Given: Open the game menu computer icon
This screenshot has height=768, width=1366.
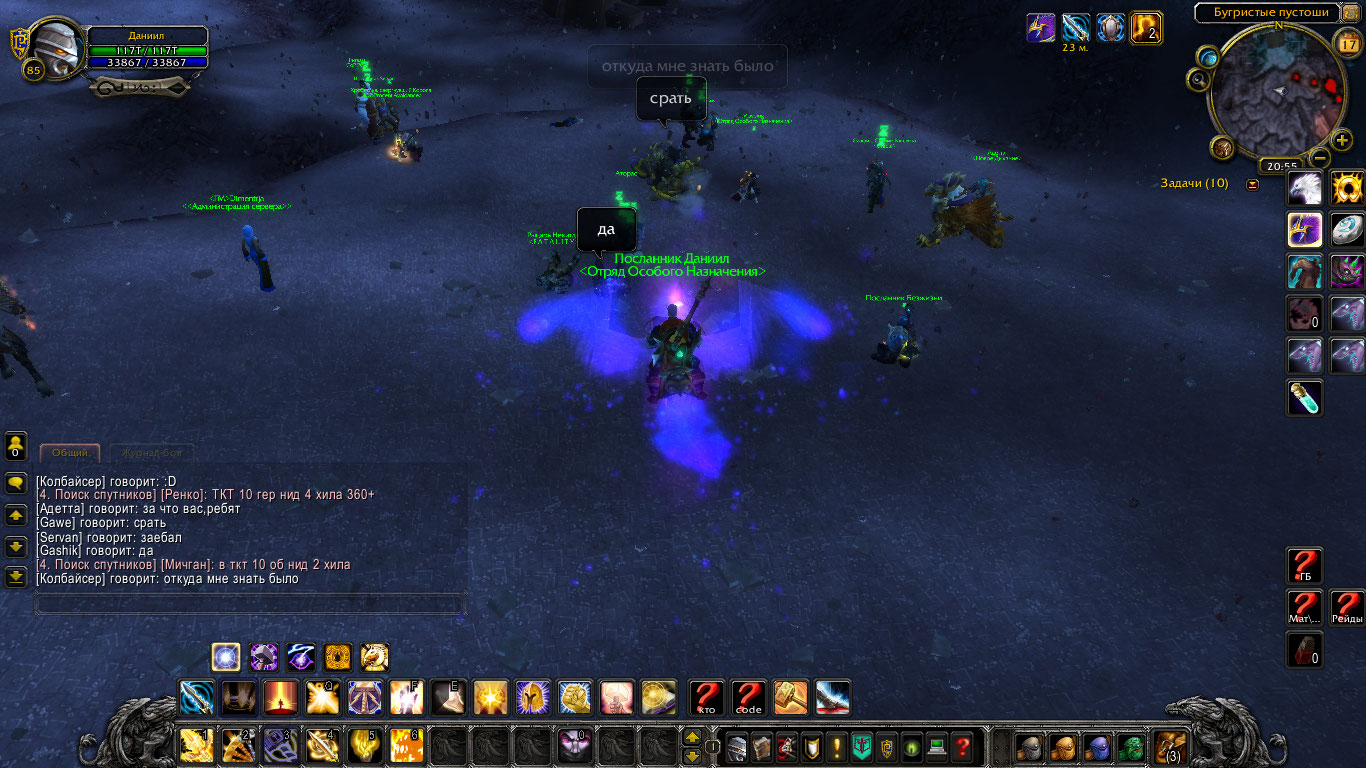Looking at the screenshot, I should pyautogui.click(x=936, y=747).
